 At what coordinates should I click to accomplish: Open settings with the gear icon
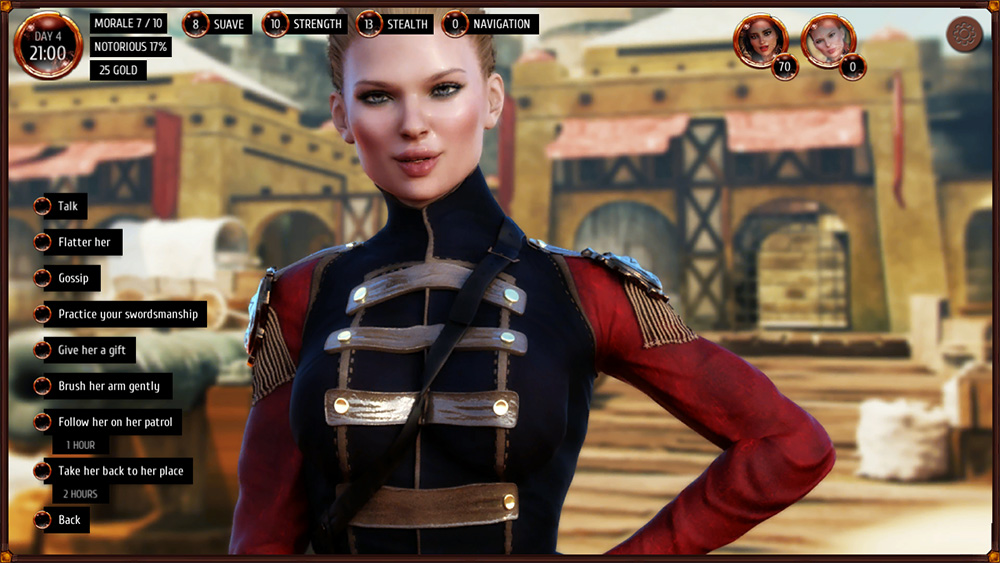[964, 35]
